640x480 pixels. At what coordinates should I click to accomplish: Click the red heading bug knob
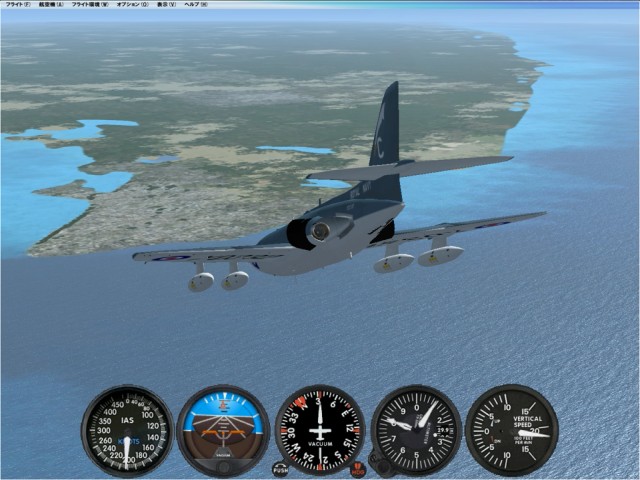tap(358, 469)
